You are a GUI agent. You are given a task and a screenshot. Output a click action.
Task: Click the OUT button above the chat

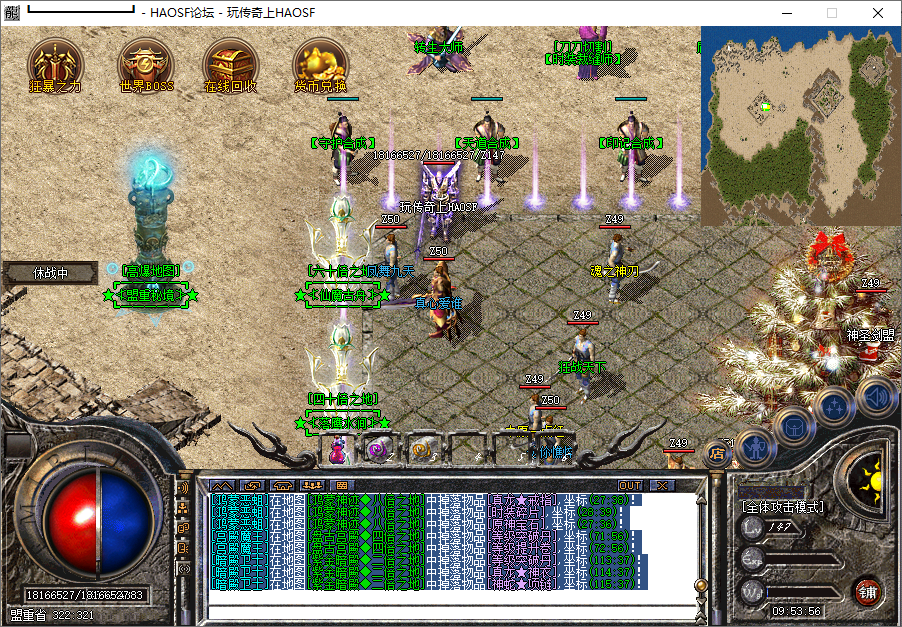point(630,485)
